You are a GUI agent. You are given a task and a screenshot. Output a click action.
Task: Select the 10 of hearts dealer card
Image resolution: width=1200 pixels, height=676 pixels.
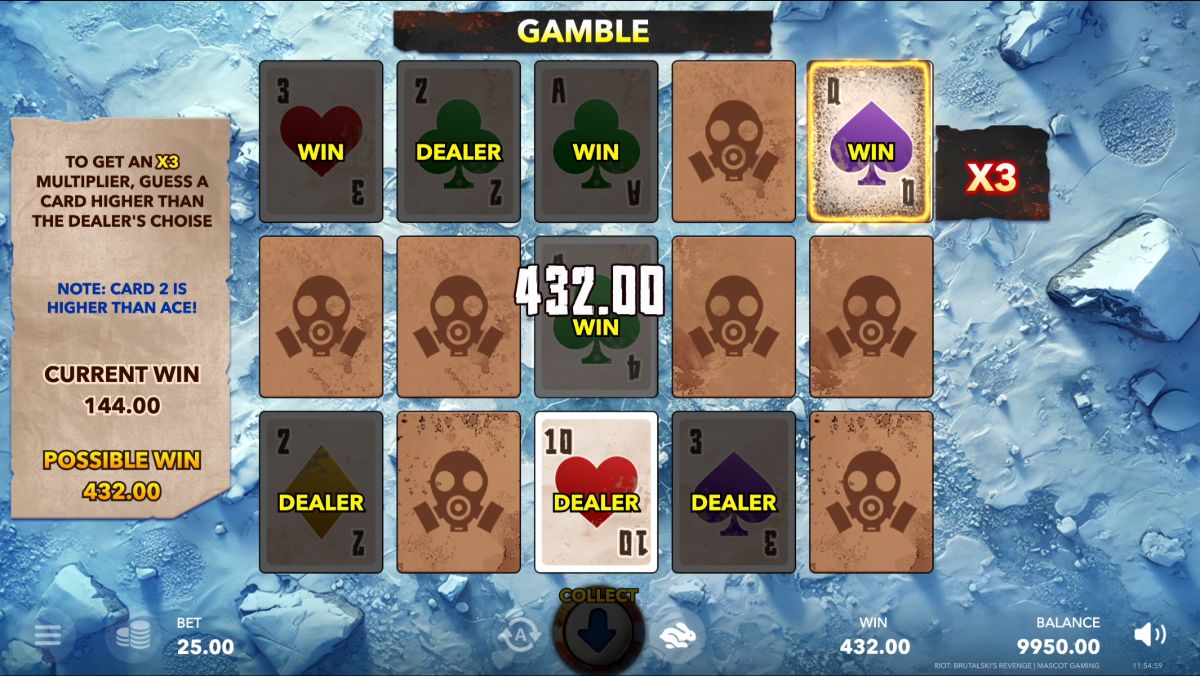click(596, 491)
